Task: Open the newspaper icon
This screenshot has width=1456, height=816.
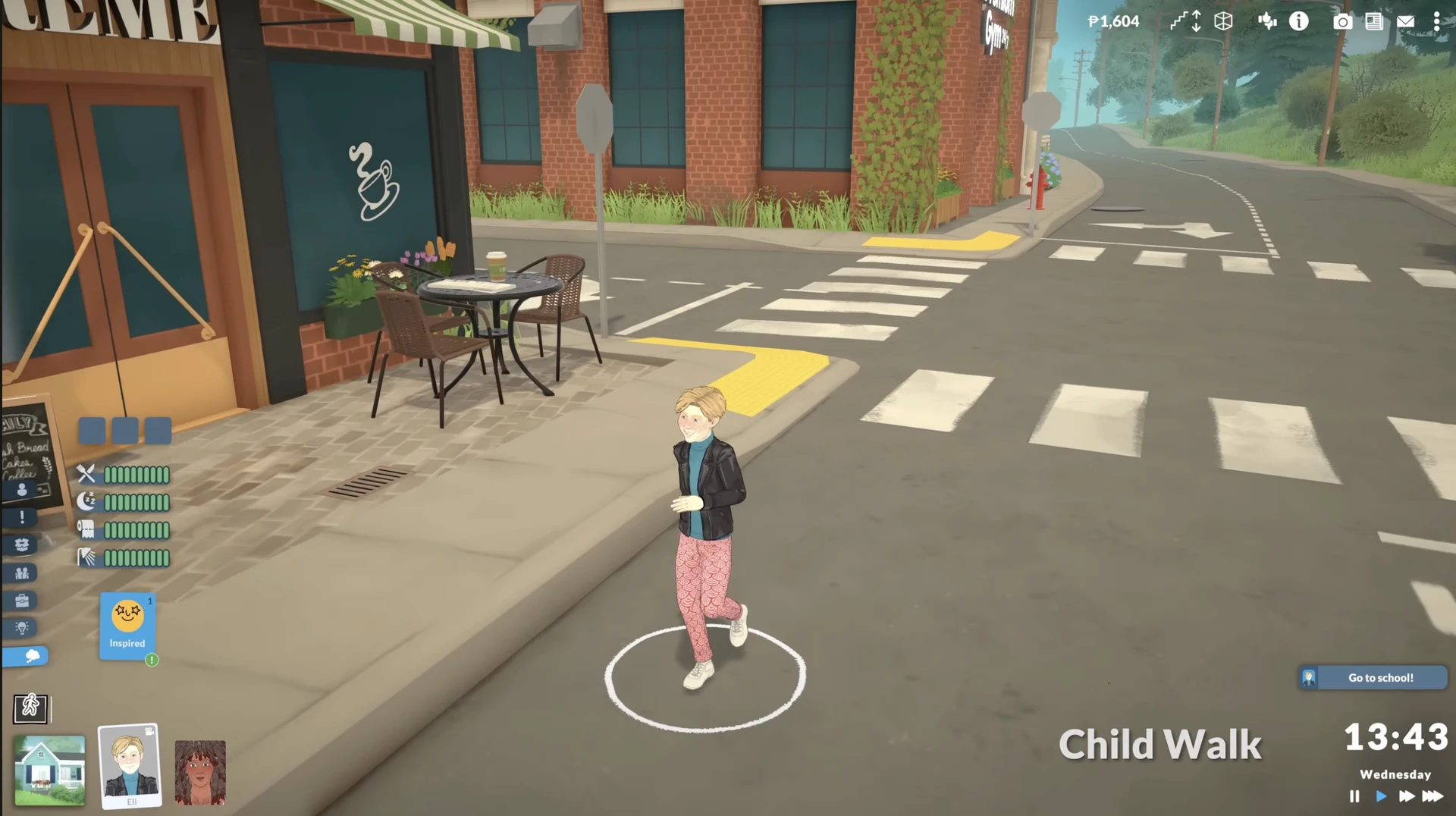Action: tap(1373, 21)
